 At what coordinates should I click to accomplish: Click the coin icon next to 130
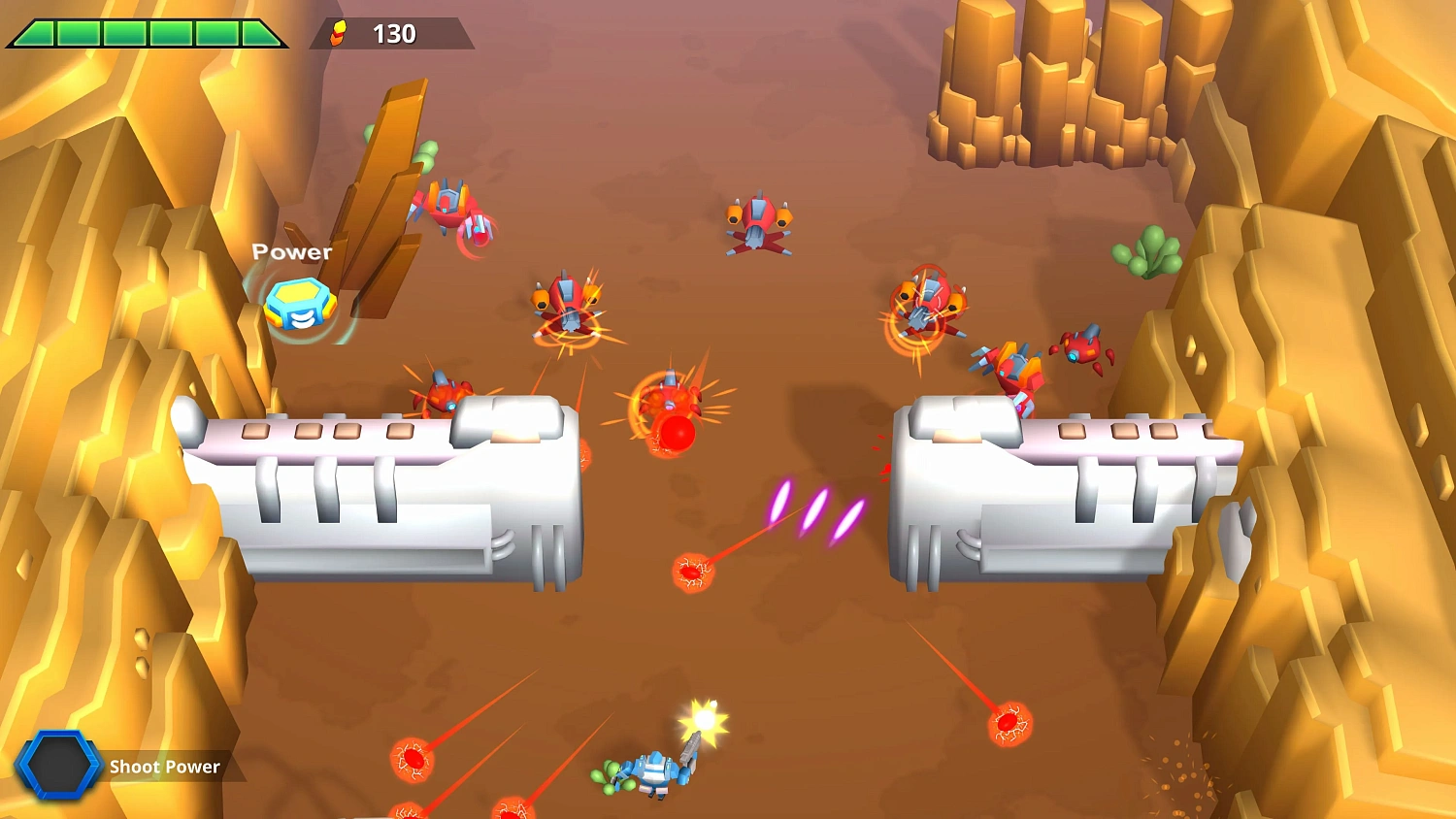337,32
